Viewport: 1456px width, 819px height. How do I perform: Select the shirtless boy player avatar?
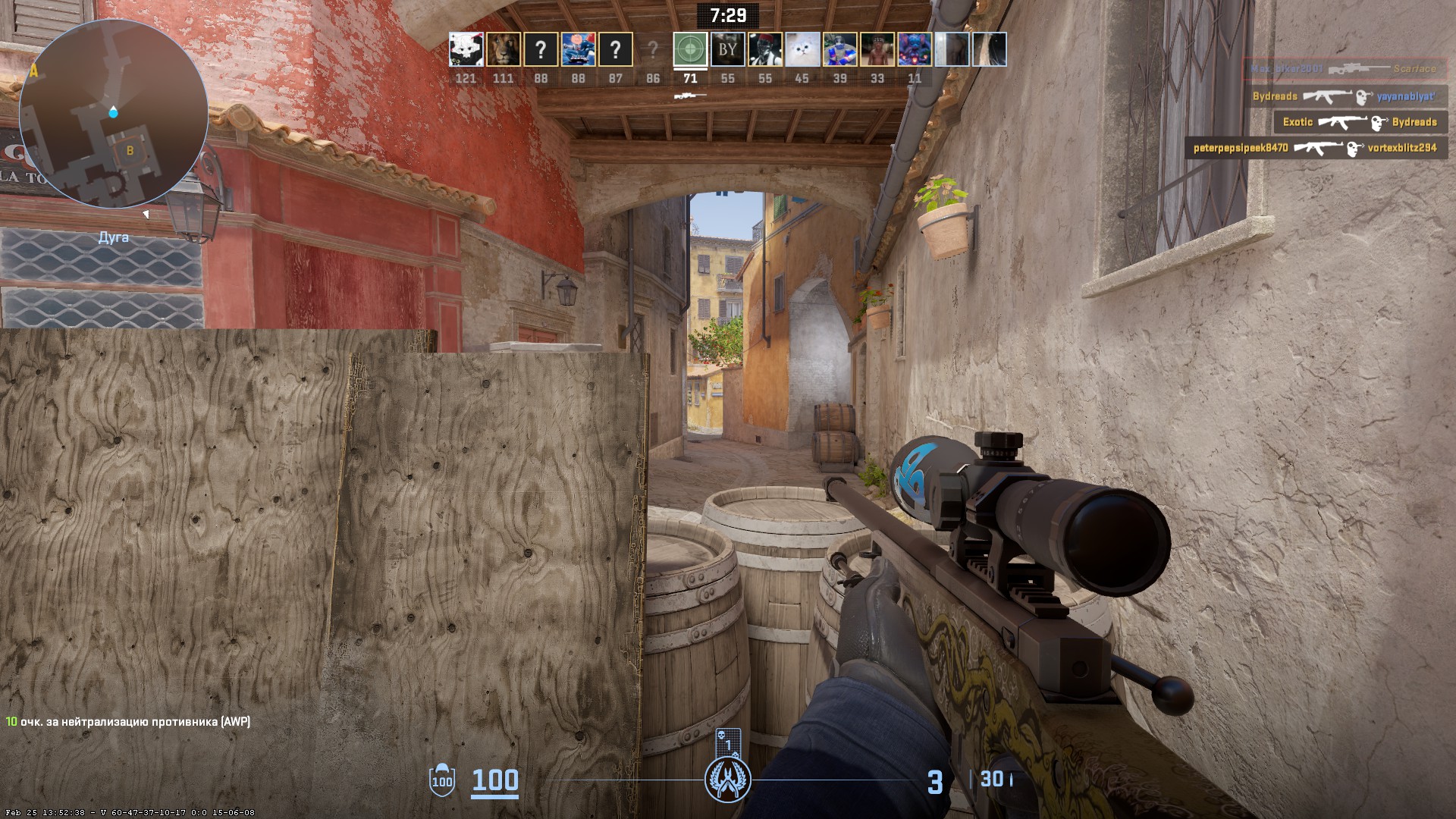tap(877, 50)
